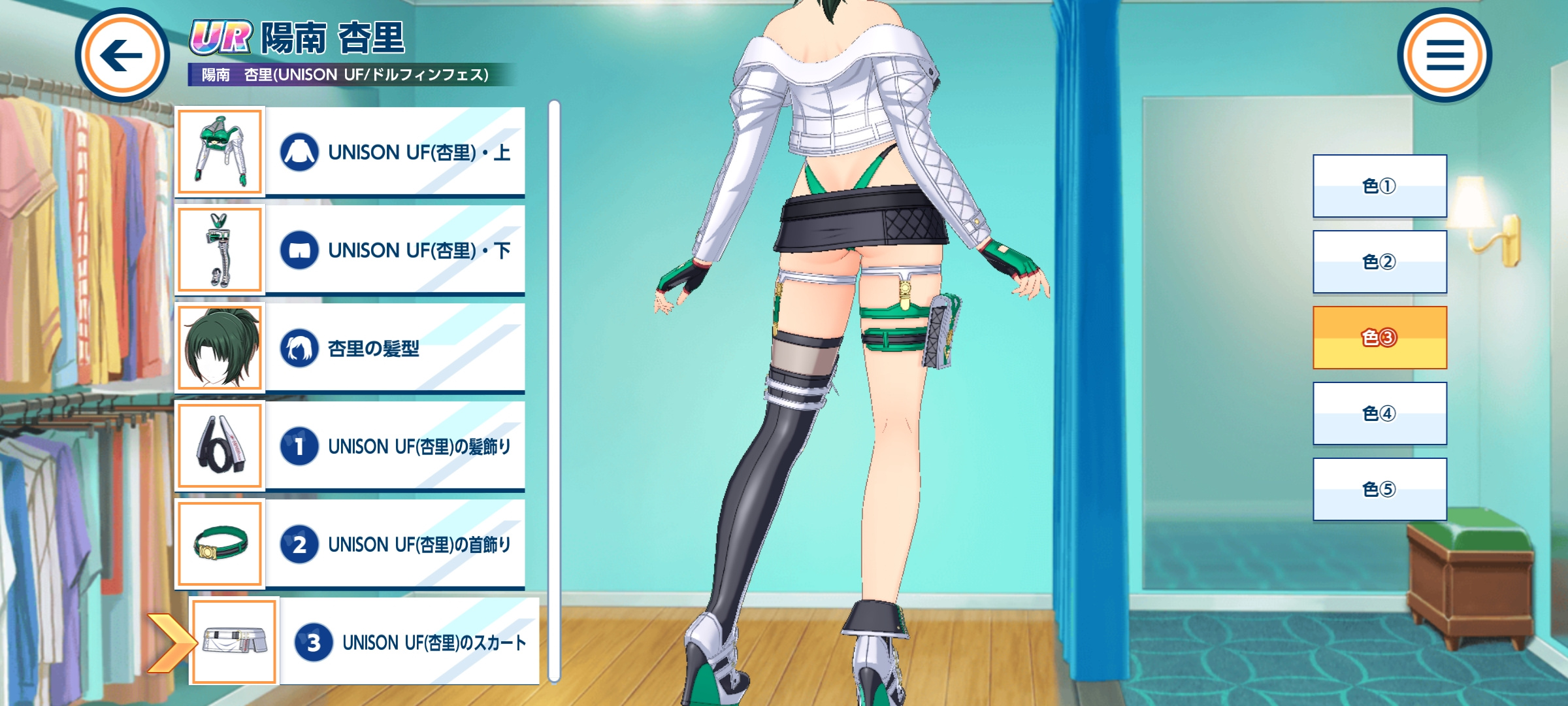Screen dimensions: 1568x706
Task: Switch to color option 色②
Action: pos(1379,262)
